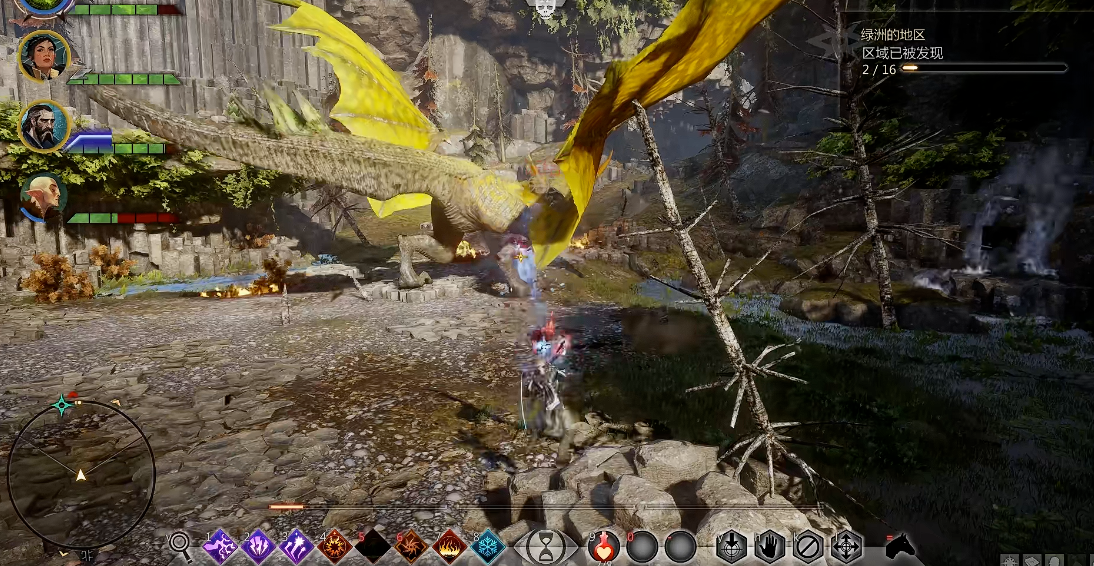Viewport: 1094px width, 566px height.
Task: Select the bearded man's party portrait
Action: click(44, 127)
